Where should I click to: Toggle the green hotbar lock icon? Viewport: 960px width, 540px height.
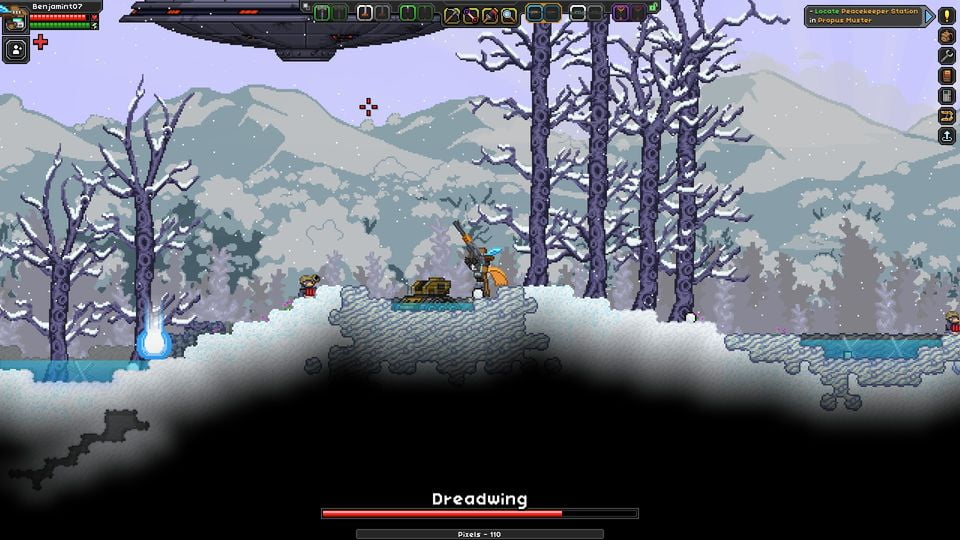pos(653,7)
